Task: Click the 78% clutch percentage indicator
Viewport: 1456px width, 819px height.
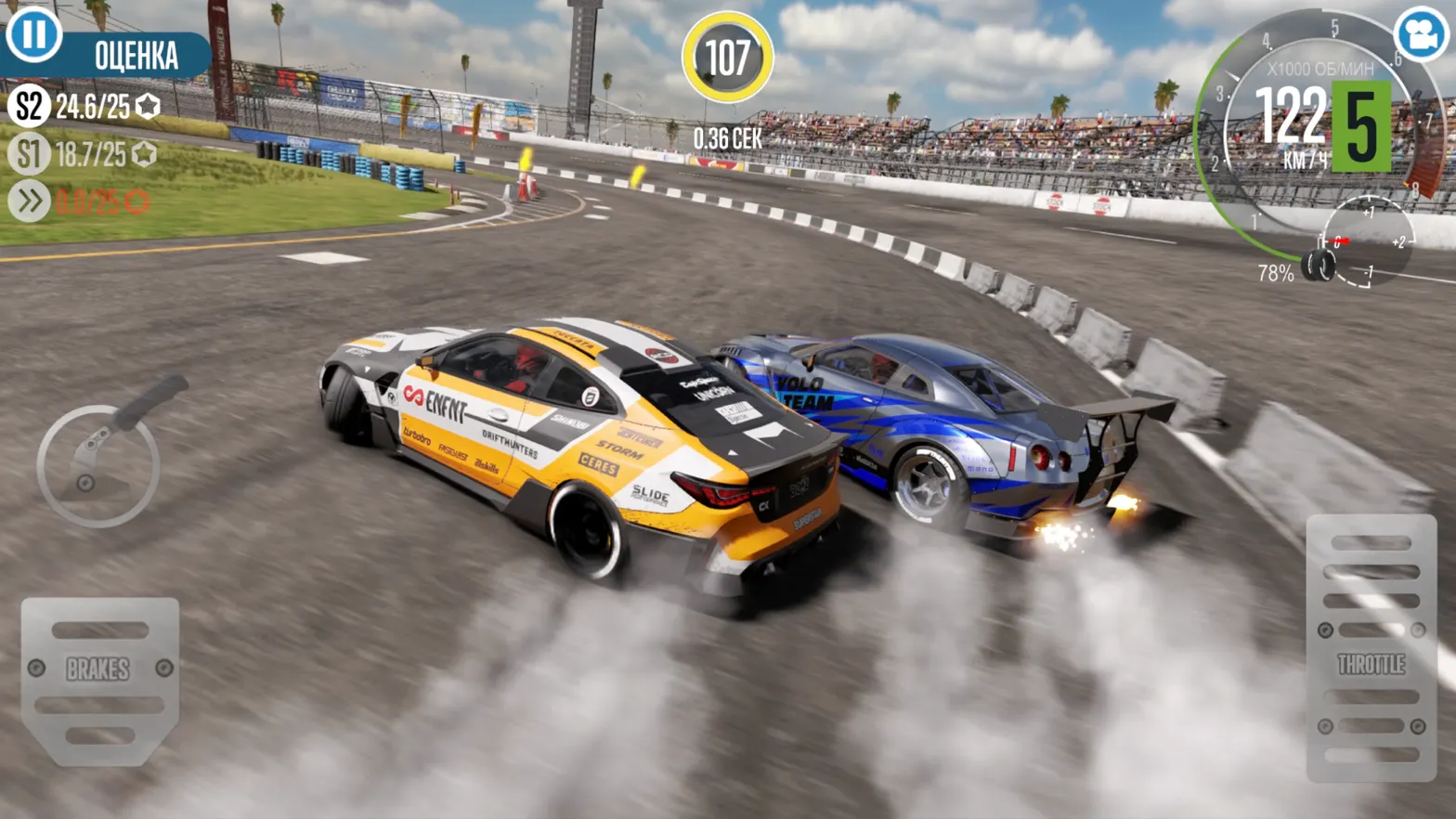Action: pos(1274,273)
